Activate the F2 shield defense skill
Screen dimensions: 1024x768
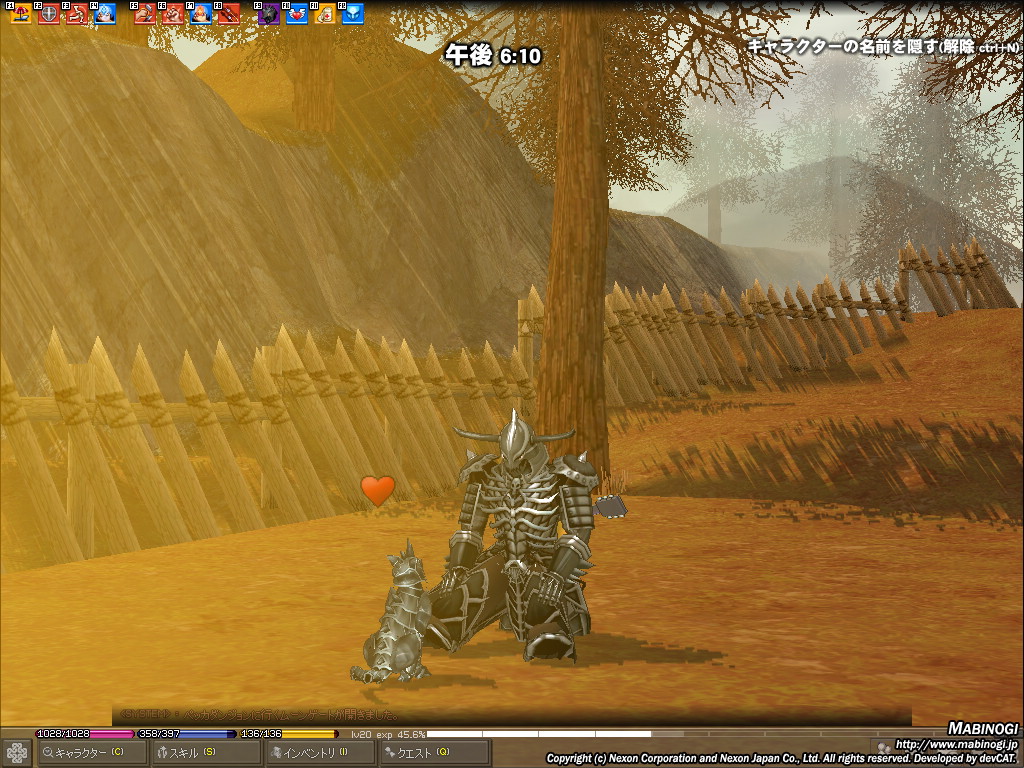click(x=49, y=14)
